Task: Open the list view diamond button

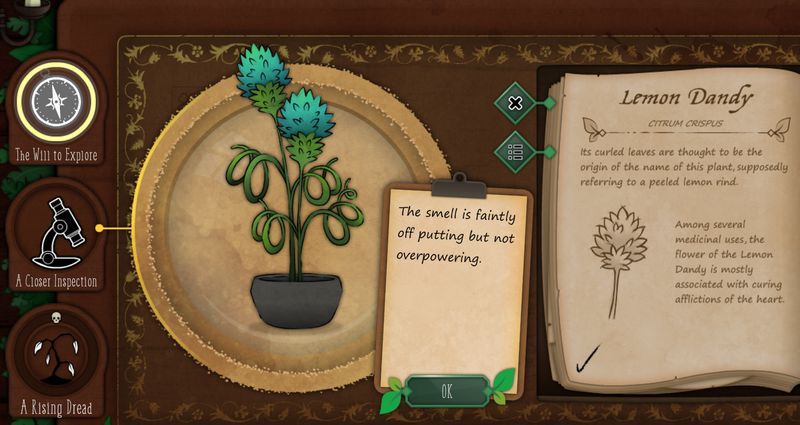Action: (516, 152)
